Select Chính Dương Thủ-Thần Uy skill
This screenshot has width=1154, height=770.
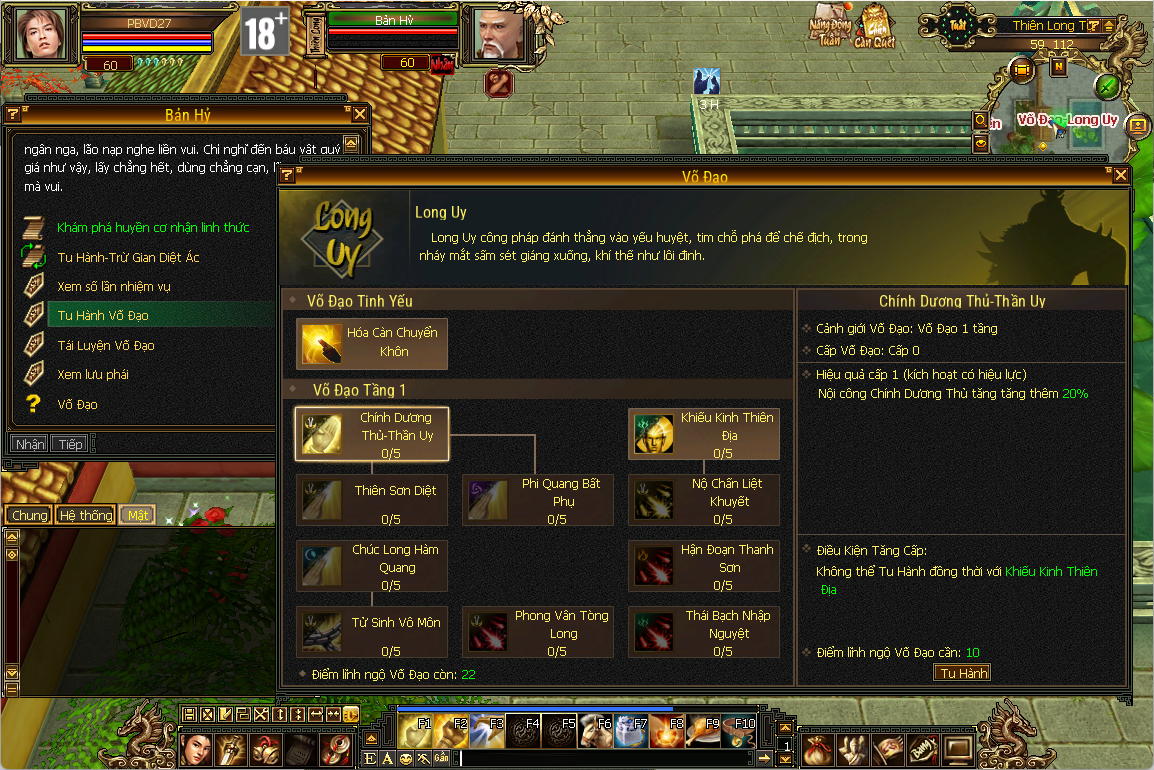(372, 433)
